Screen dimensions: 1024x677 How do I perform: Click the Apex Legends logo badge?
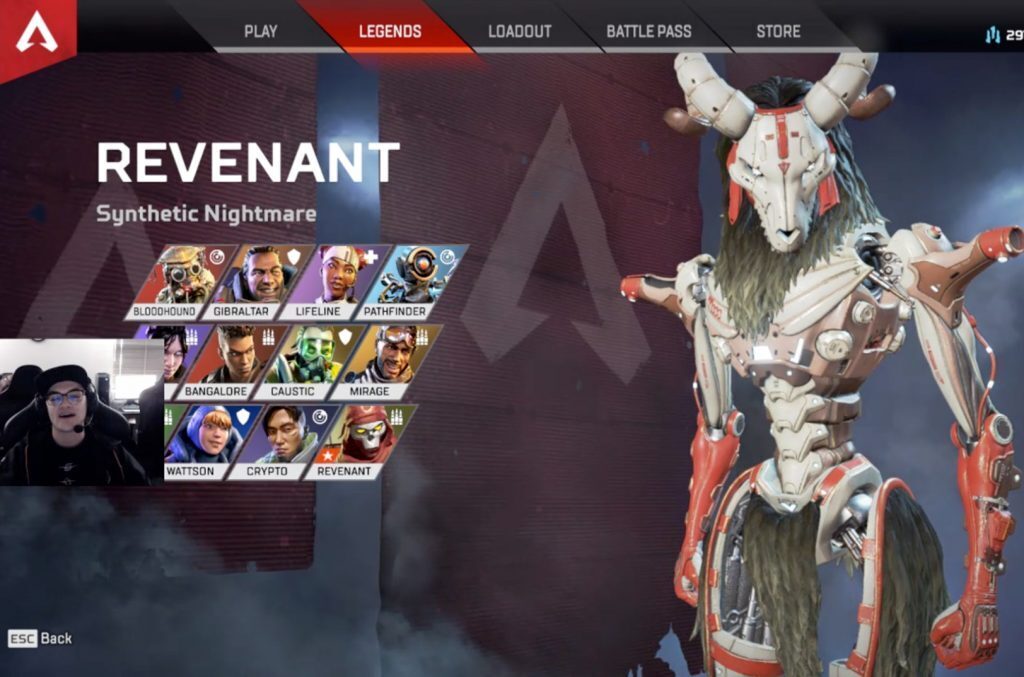(x=36, y=32)
